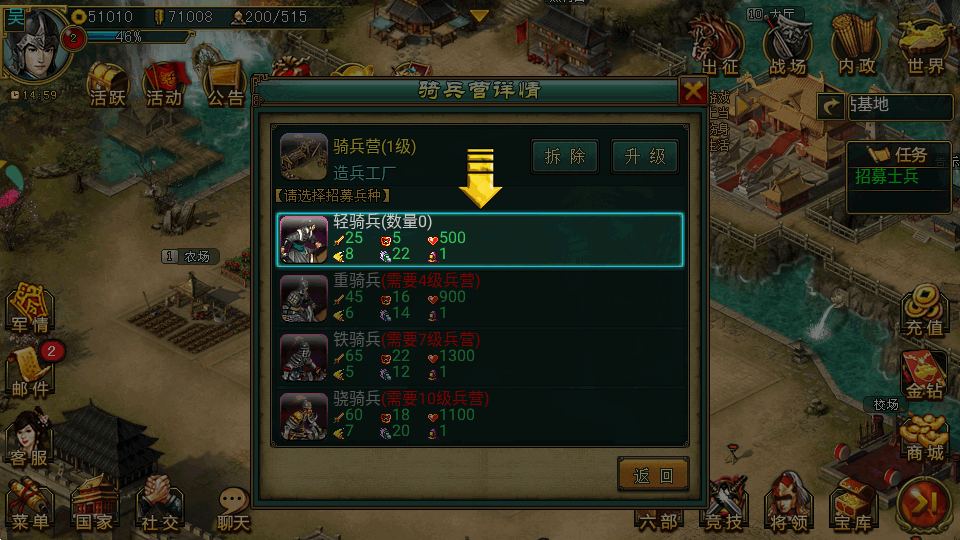This screenshot has width=960, height=540.
Task: Select the 轻骑兵 light cavalry row
Action: pyautogui.click(x=480, y=240)
